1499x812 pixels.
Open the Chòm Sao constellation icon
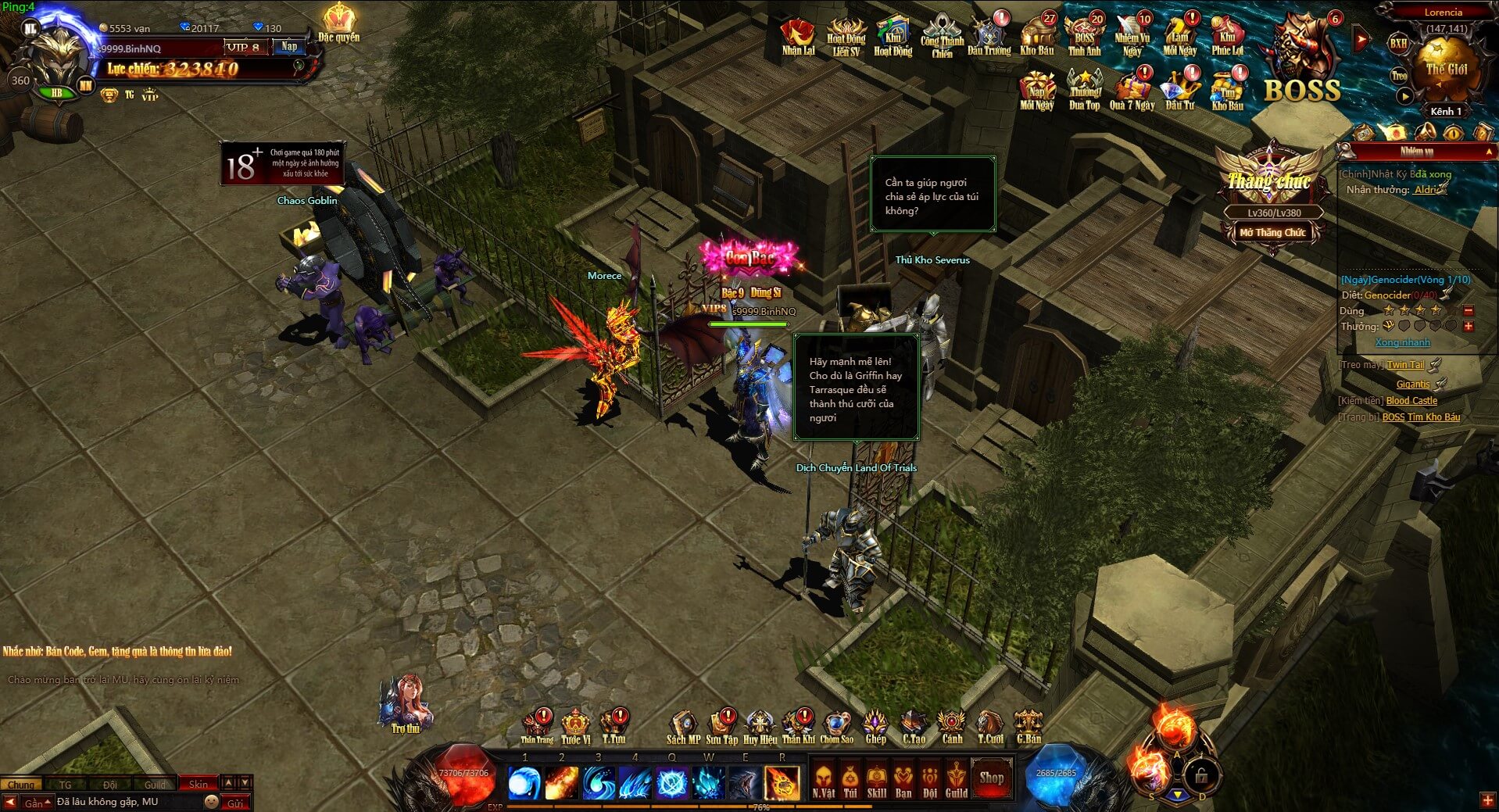click(838, 721)
